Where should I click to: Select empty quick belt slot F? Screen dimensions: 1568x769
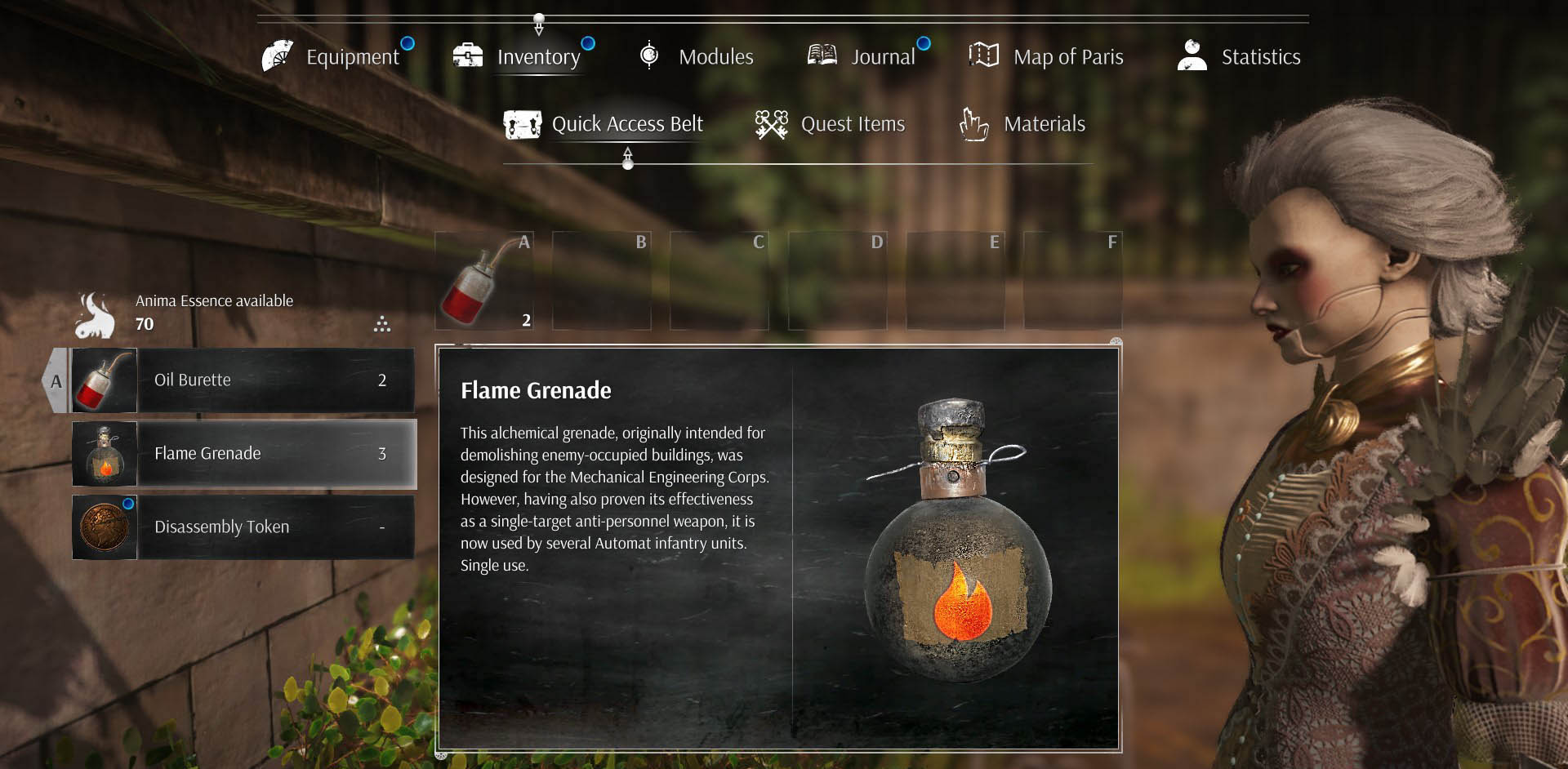[1073, 281]
